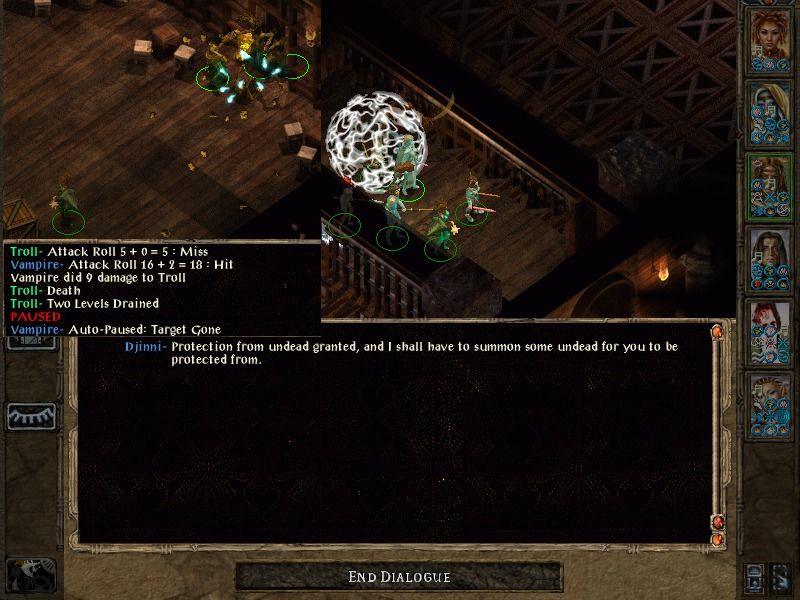The width and height of the screenshot is (800, 600).
Task: Click the bottom orange gem of the dialogue scrollbar
Action: tap(717, 540)
